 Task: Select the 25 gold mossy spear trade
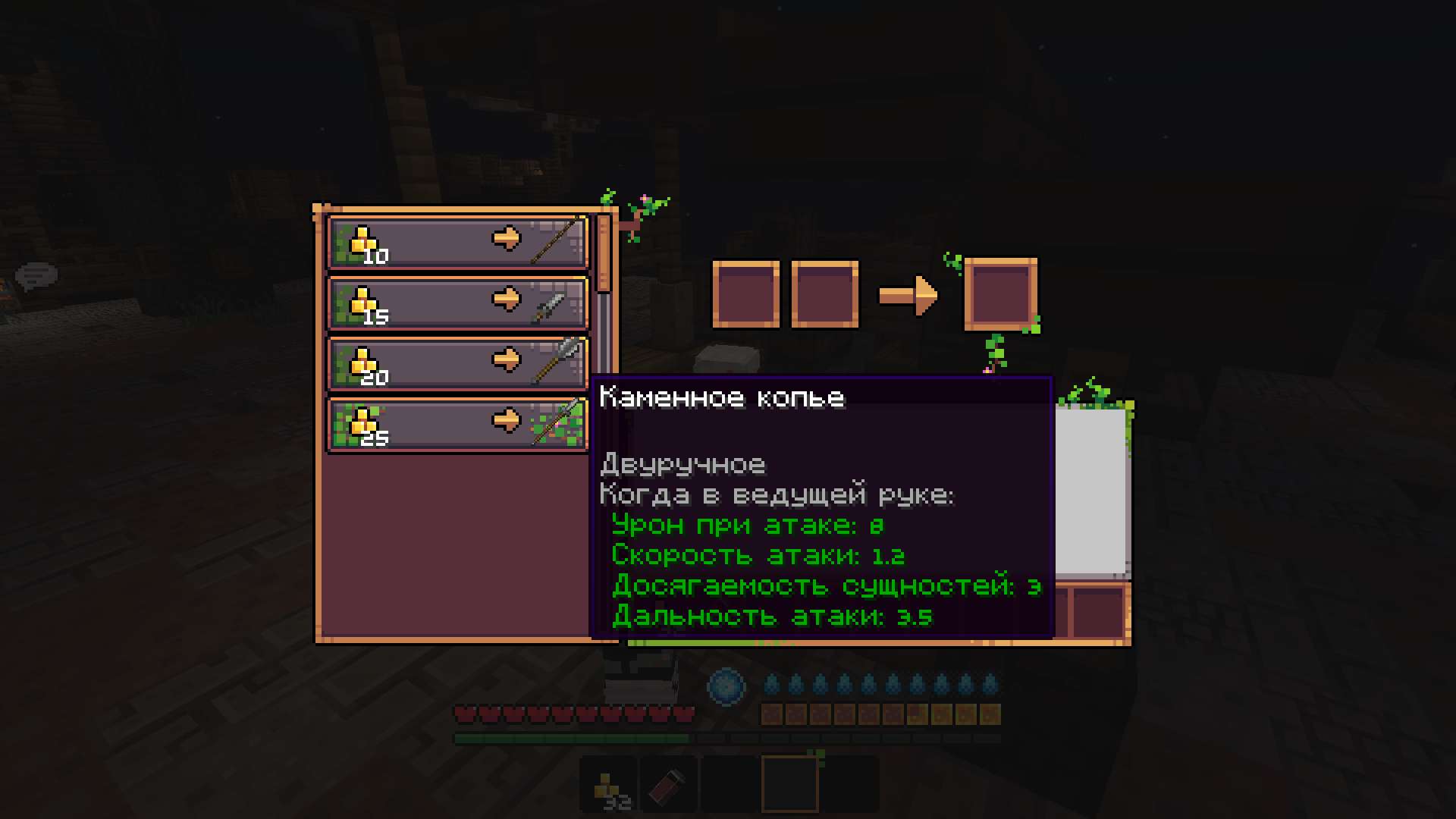point(457,424)
